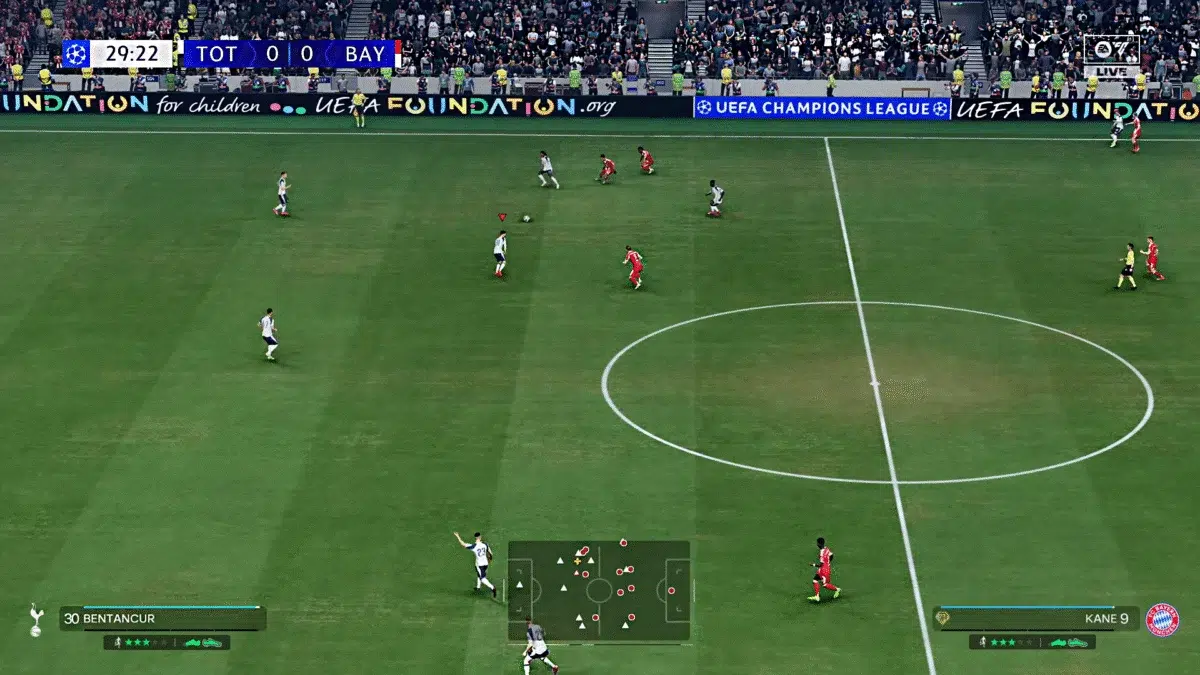Select the Kane 9 player name panel

point(1036,619)
